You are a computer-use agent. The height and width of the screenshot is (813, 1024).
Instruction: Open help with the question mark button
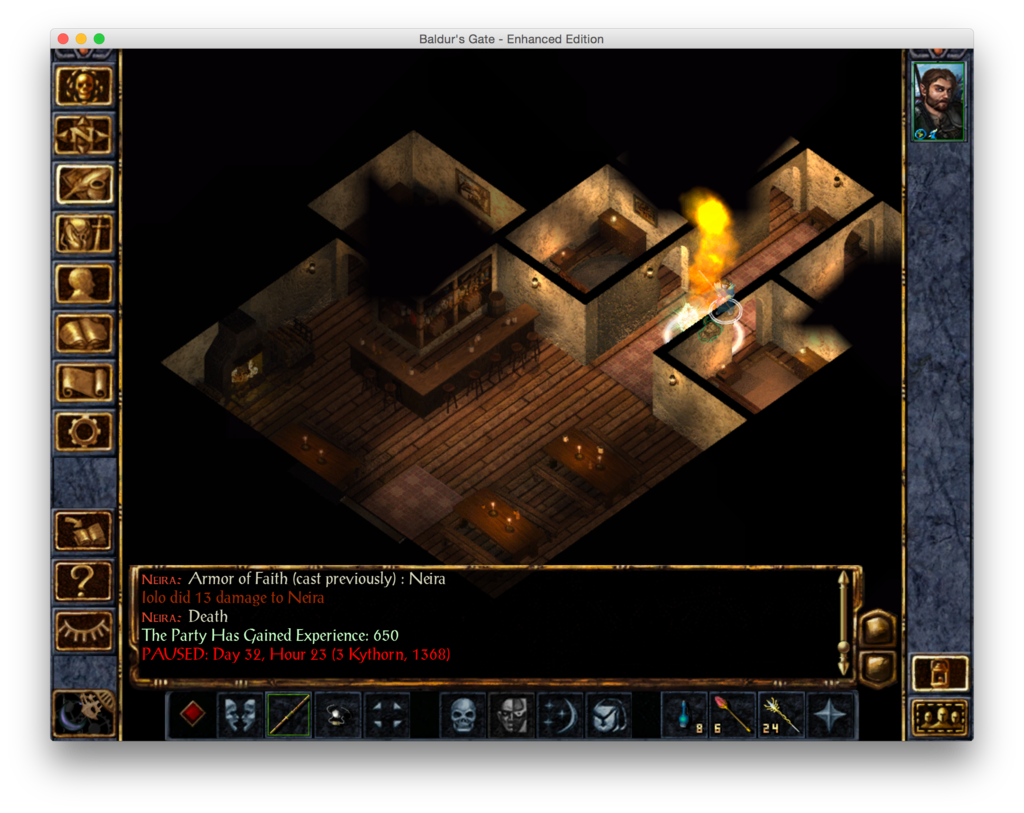[84, 579]
